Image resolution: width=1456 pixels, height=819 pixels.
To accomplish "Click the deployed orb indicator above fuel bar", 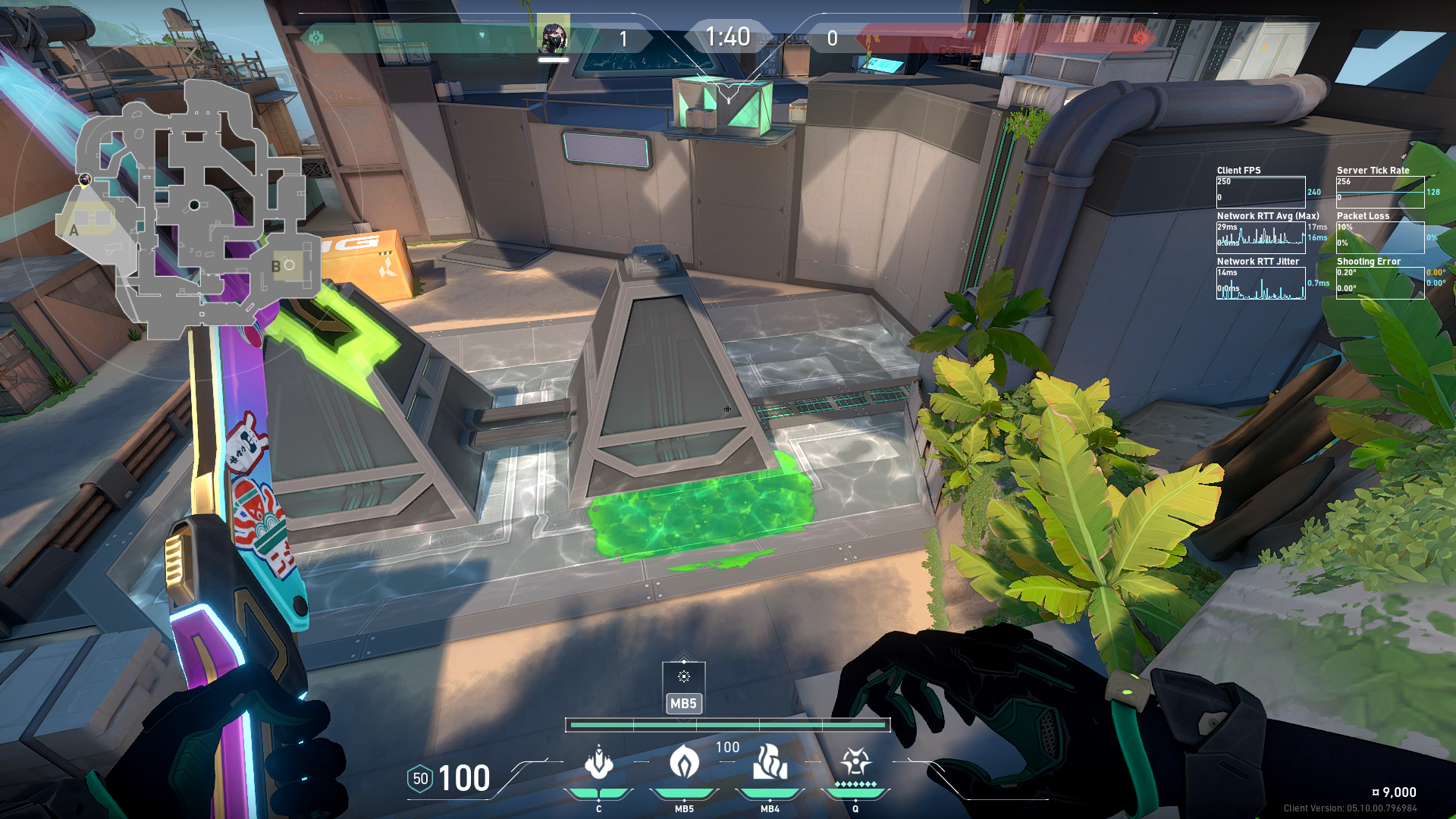I will (683, 677).
